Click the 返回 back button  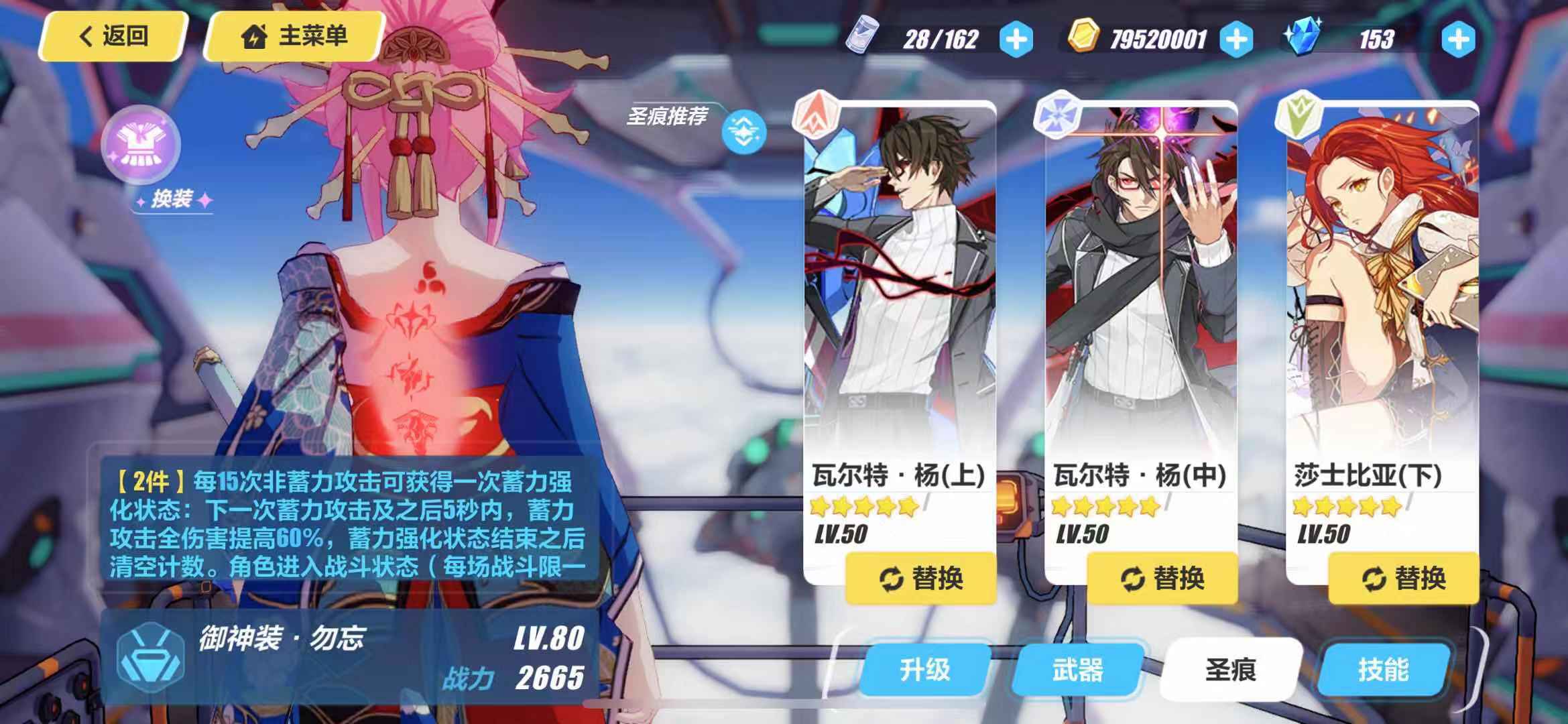pyautogui.click(x=113, y=36)
